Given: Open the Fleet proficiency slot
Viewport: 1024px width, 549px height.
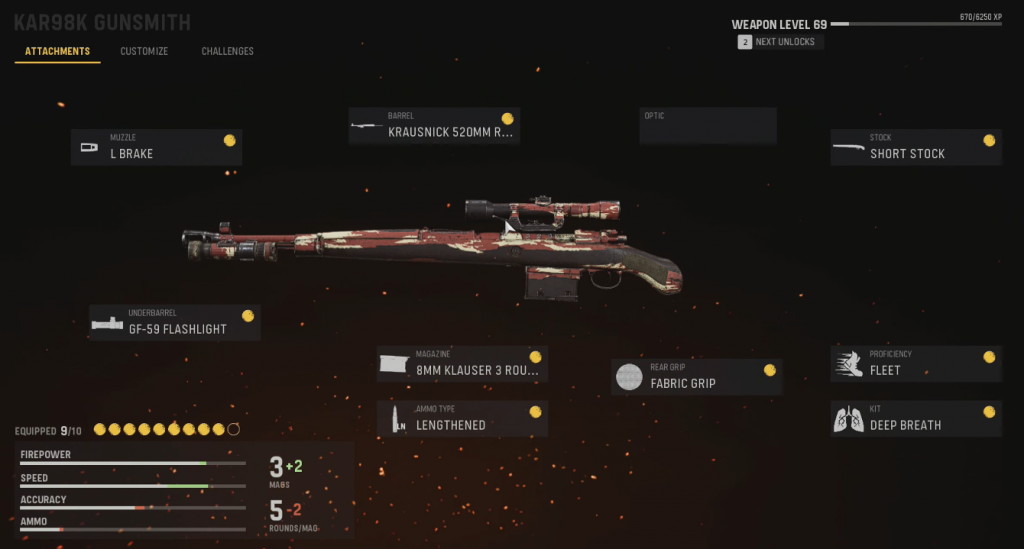Looking at the screenshot, I should point(916,364).
